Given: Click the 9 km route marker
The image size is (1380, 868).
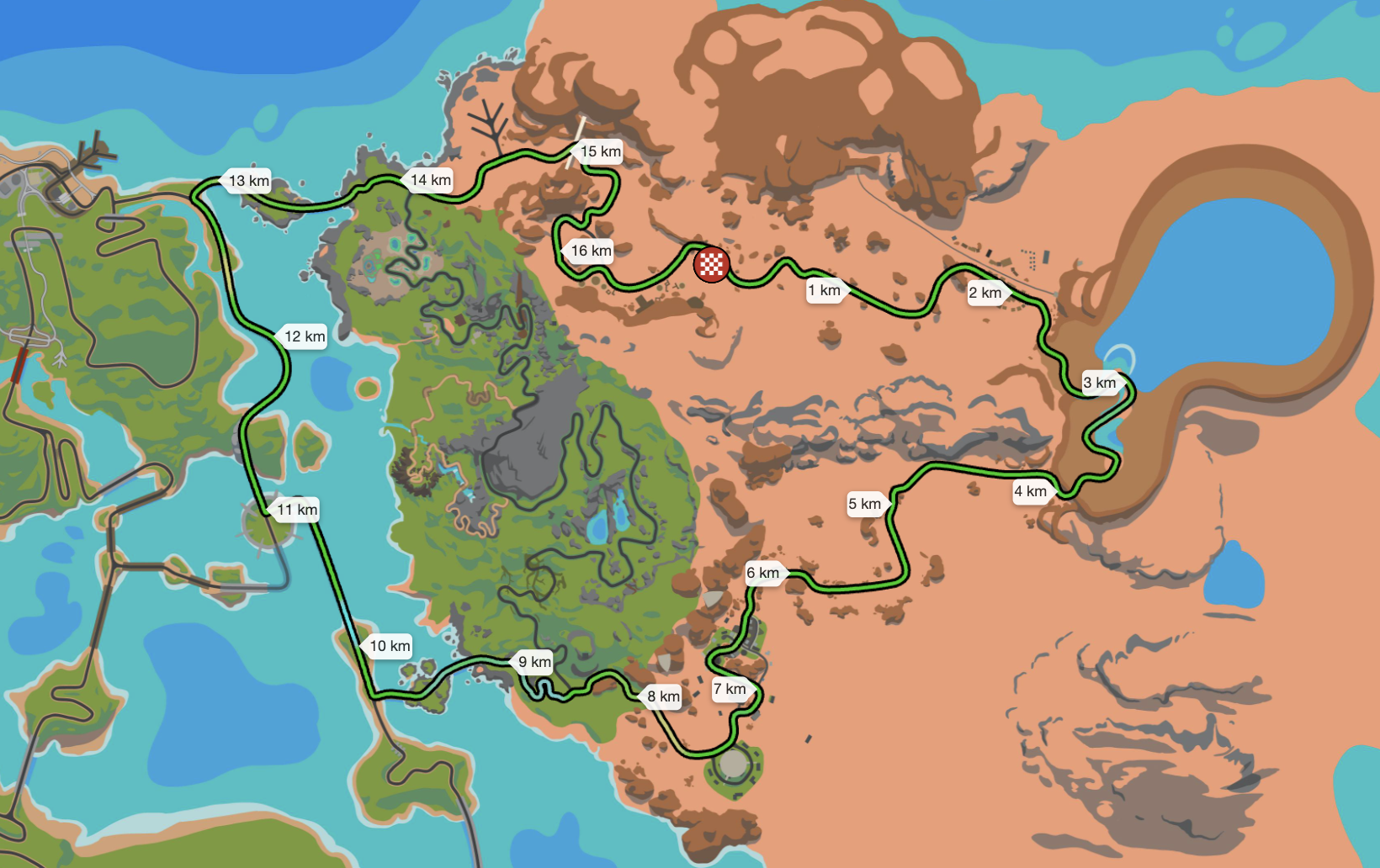Looking at the screenshot, I should (x=533, y=662).
